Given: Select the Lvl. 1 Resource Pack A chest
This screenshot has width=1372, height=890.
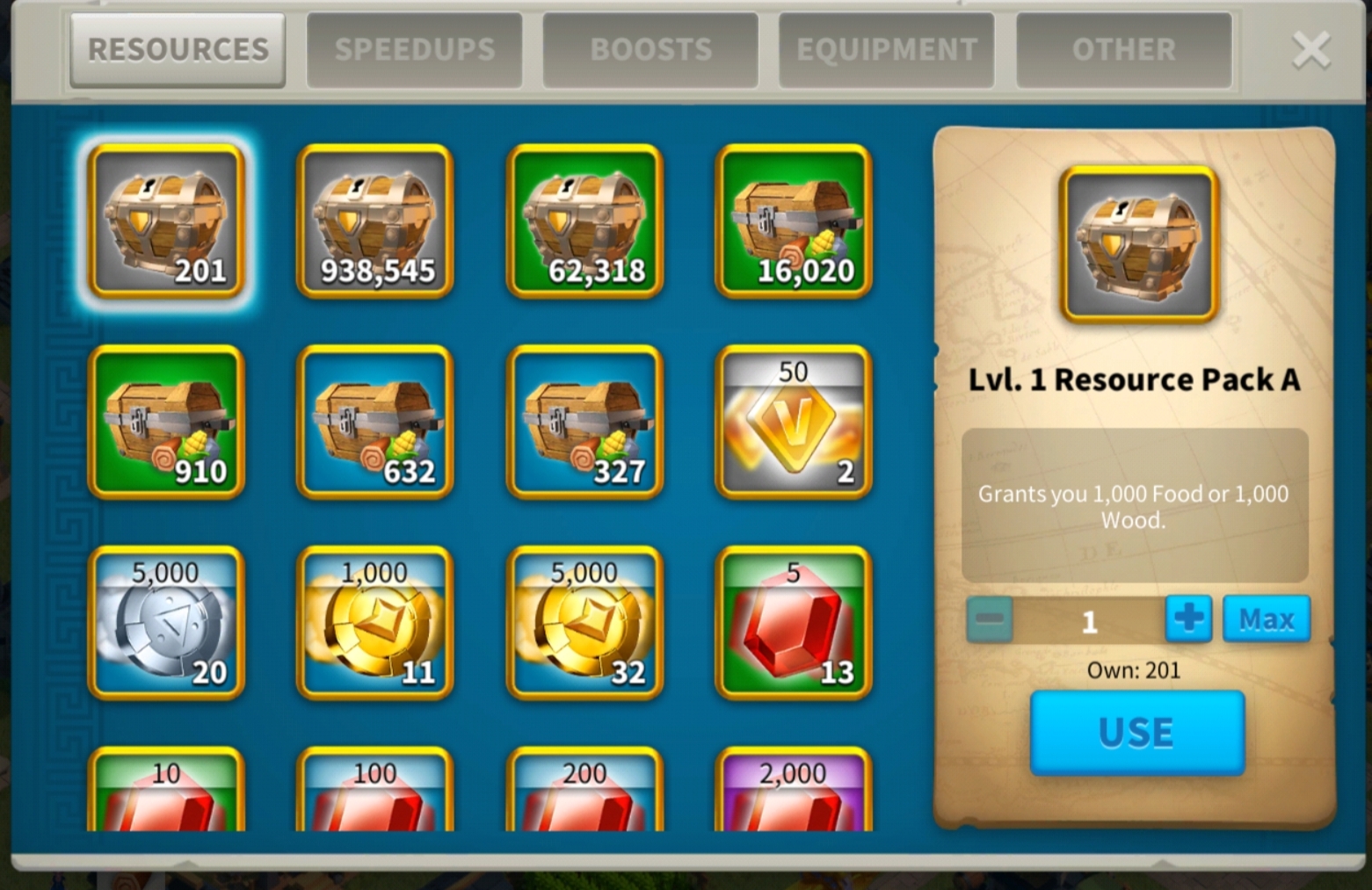Looking at the screenshot, I should click(x=166, y=222).
